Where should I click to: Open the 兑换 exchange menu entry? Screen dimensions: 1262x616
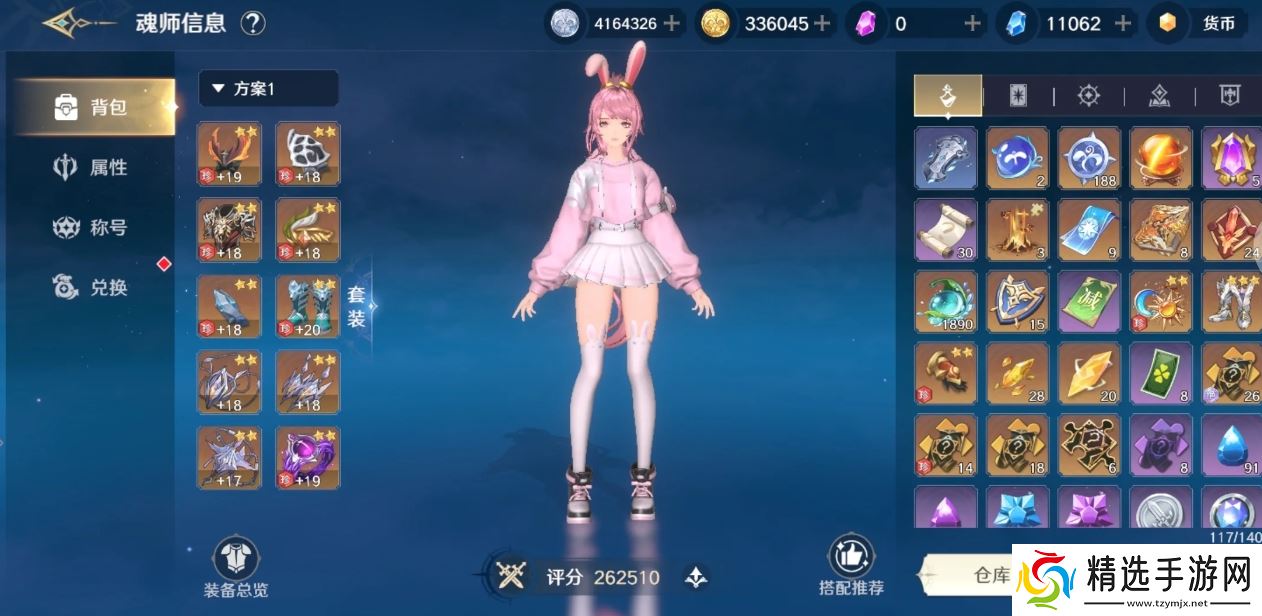click(96, 288)
